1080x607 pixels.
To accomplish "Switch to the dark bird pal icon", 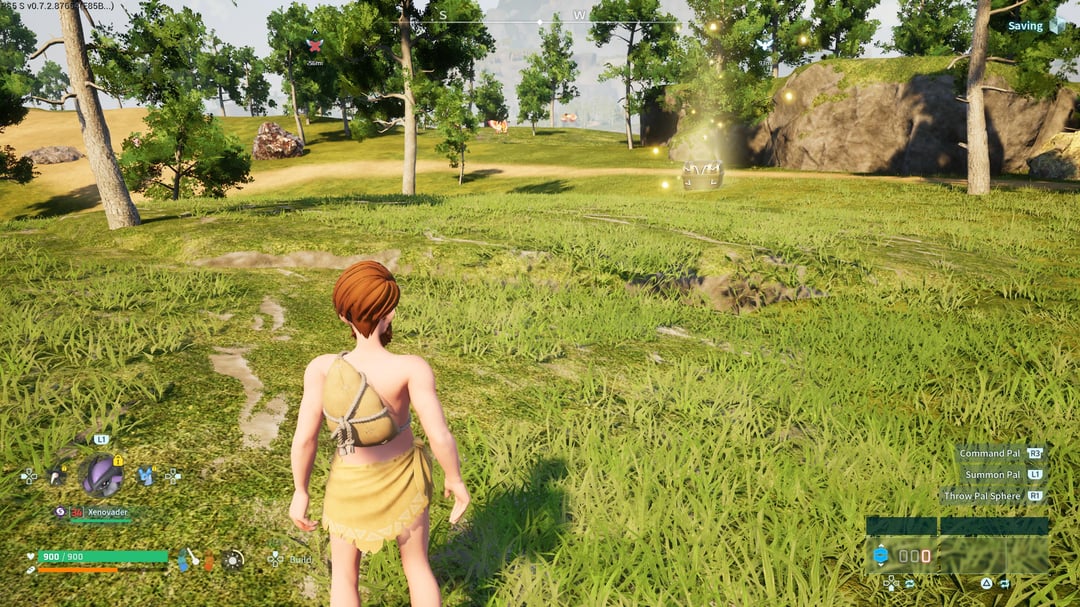I will click(57, 476).
